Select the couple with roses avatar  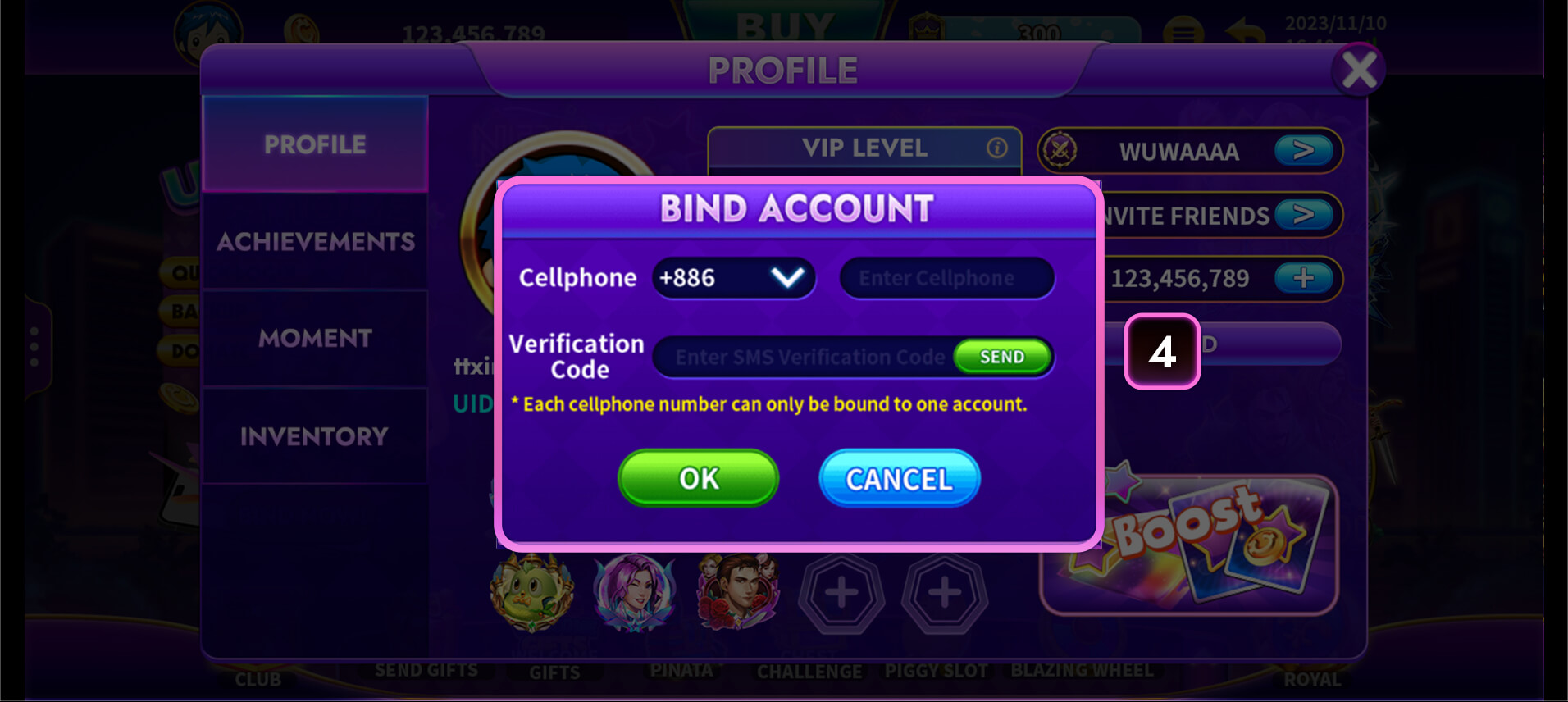click(739, 592)
